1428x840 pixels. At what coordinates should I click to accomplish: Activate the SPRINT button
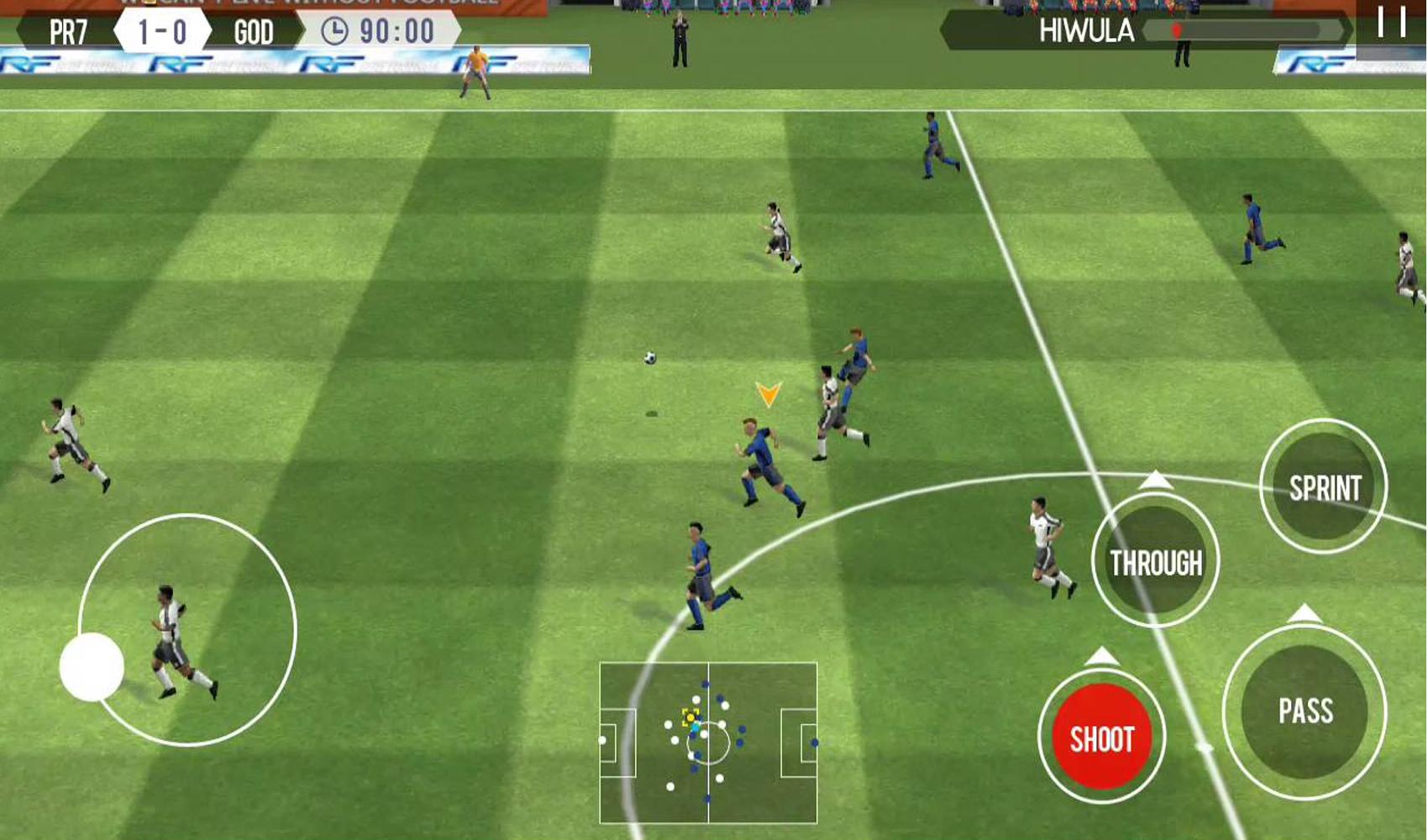(x=1325, y=485)
